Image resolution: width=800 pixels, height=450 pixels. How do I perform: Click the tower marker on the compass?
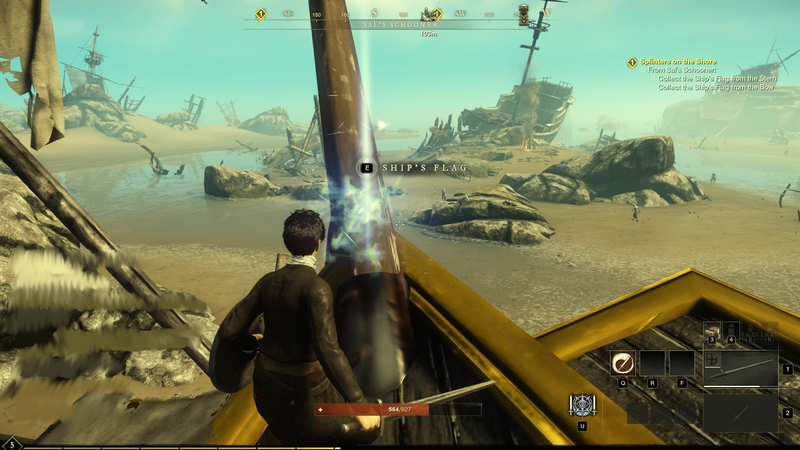523,14
